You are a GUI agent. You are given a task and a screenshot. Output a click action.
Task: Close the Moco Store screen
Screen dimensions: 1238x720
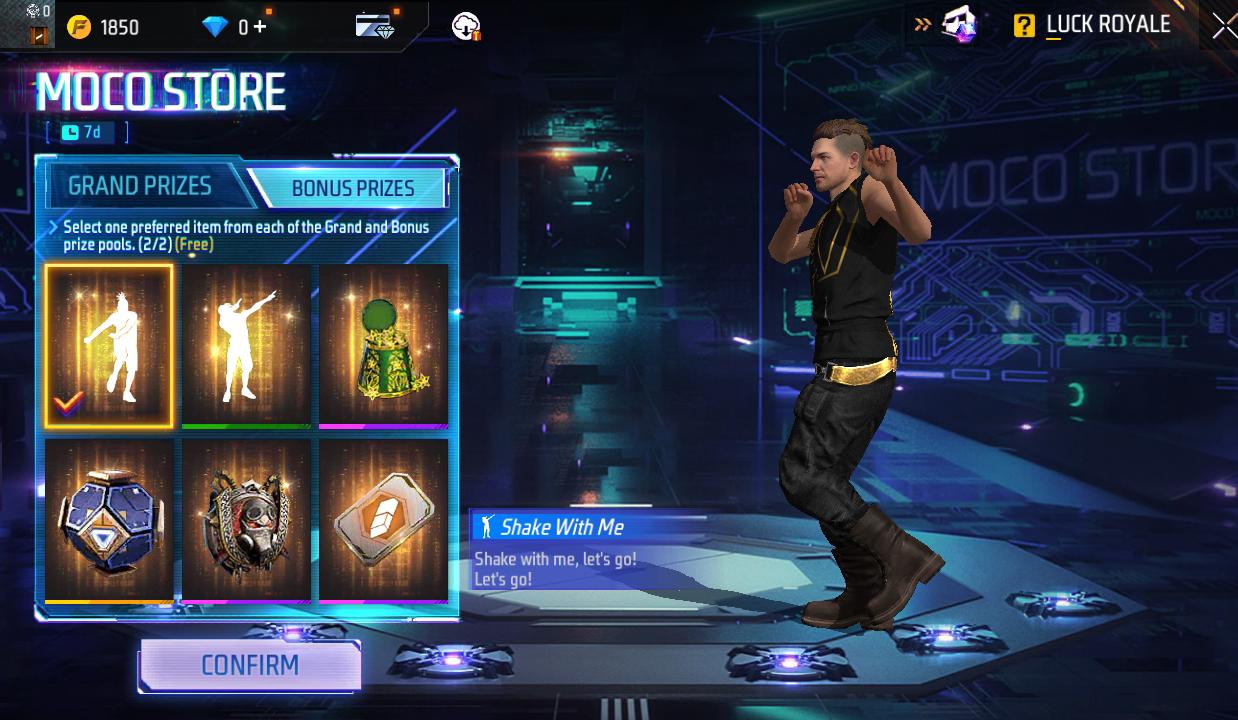coord(1223,27)
